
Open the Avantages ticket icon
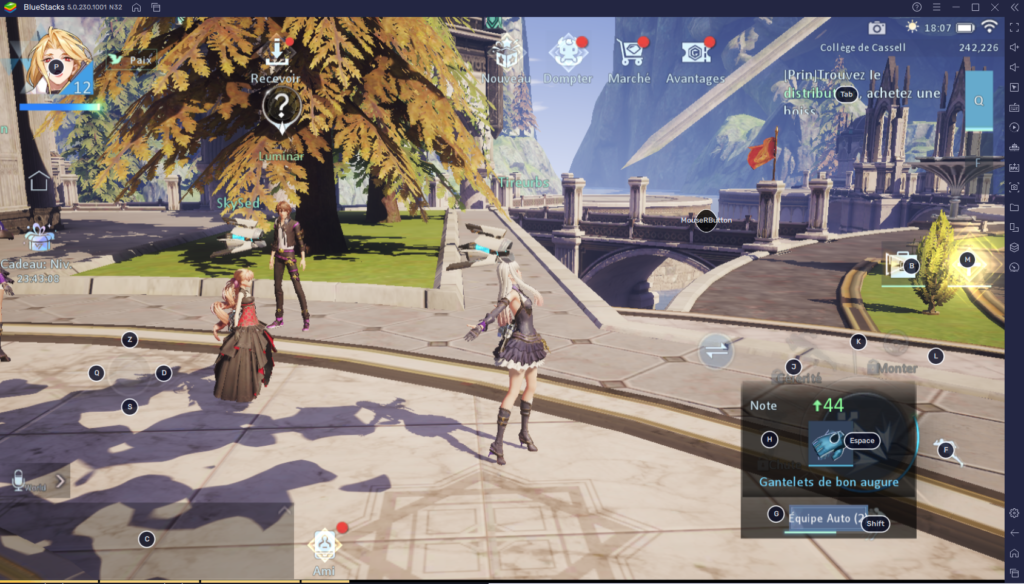[695, 52]
